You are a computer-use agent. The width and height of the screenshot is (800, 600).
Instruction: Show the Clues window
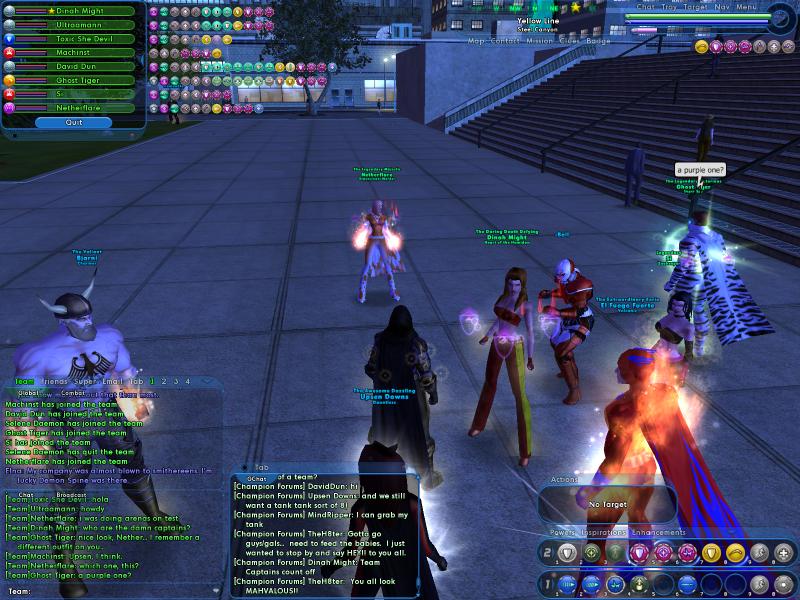[569, 41]
